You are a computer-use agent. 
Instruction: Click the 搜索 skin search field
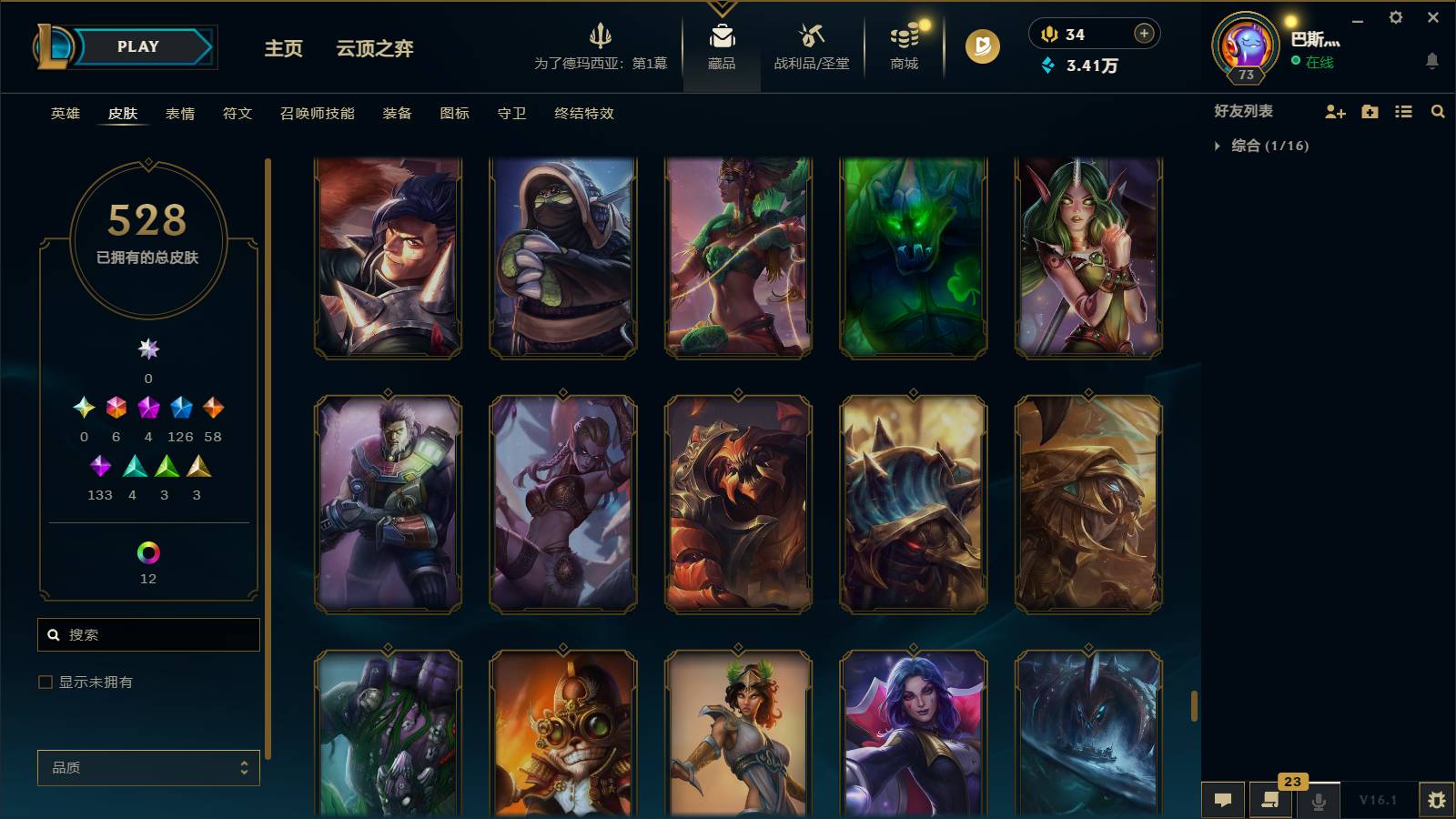(x=148, y=634)
